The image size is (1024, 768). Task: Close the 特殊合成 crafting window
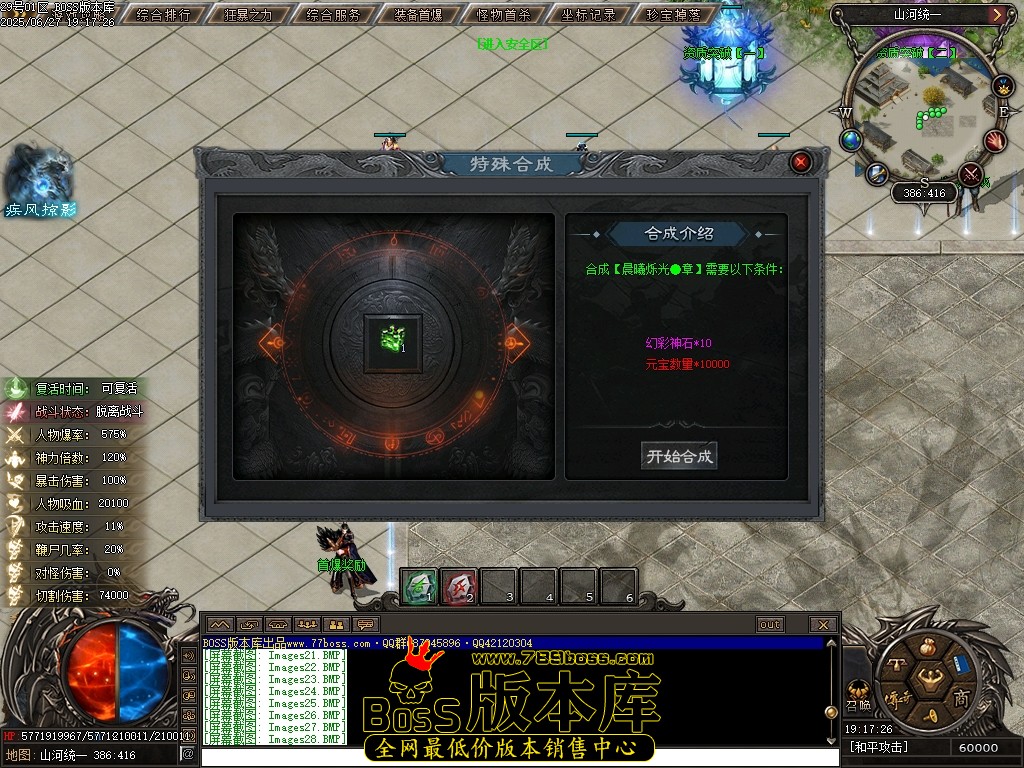800,162
